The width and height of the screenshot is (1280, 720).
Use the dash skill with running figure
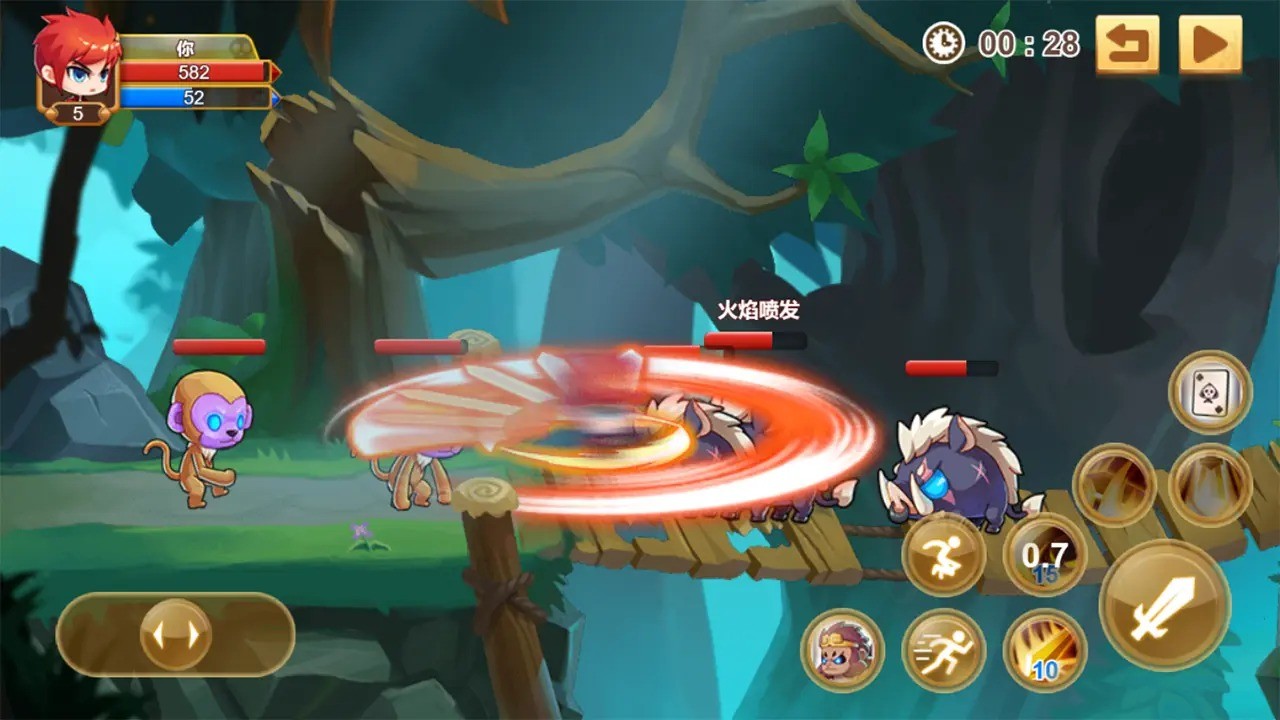(x=943, y=651)
